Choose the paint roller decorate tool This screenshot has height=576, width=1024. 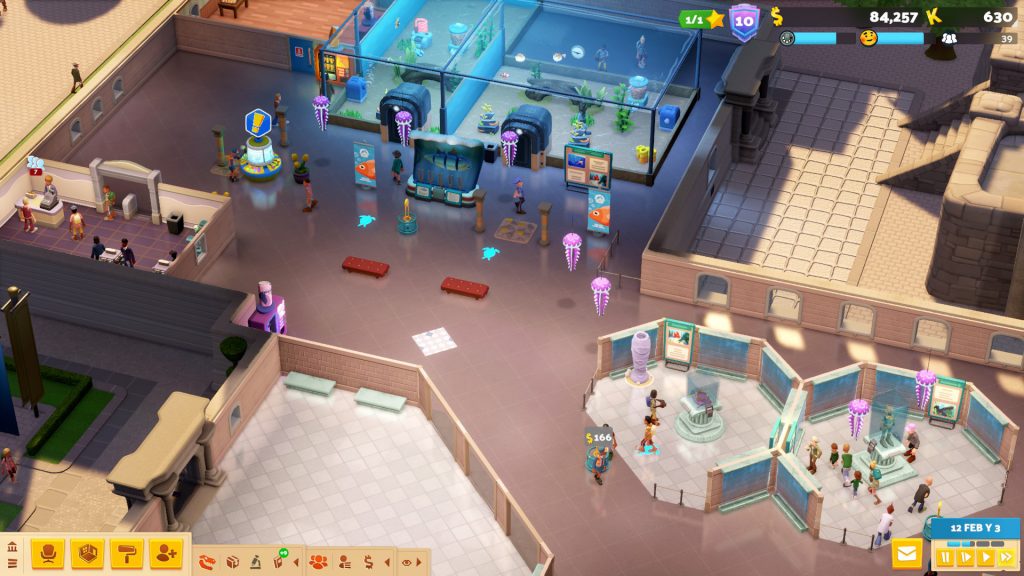pos(127,553)
